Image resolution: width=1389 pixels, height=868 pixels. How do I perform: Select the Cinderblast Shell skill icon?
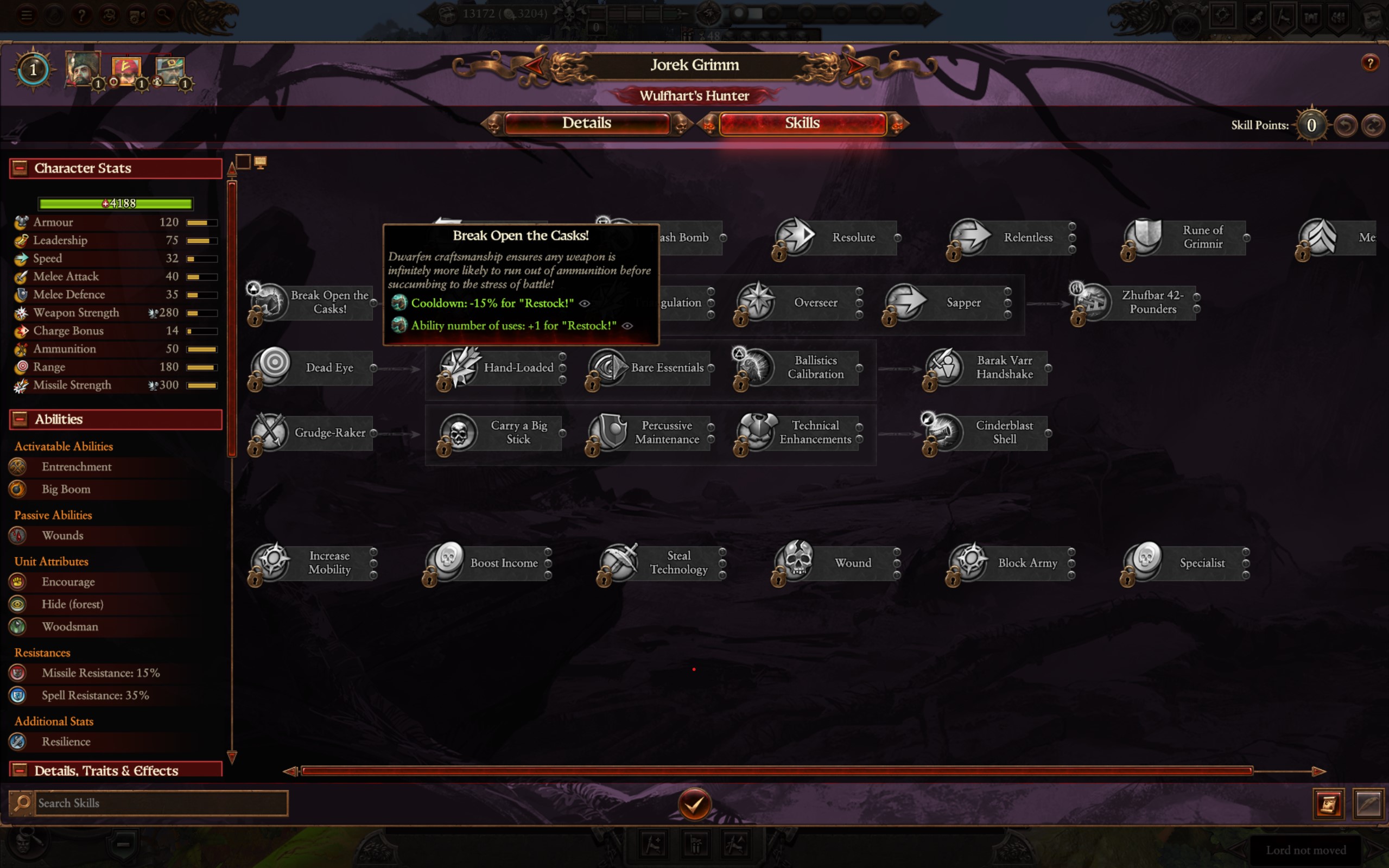coord(942,433)
